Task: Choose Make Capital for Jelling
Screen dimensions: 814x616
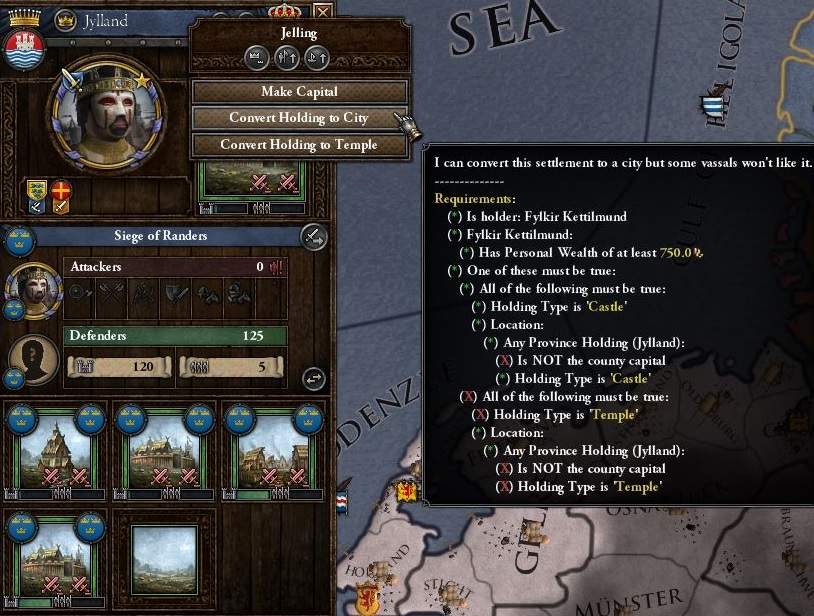Action: point(299,92)
